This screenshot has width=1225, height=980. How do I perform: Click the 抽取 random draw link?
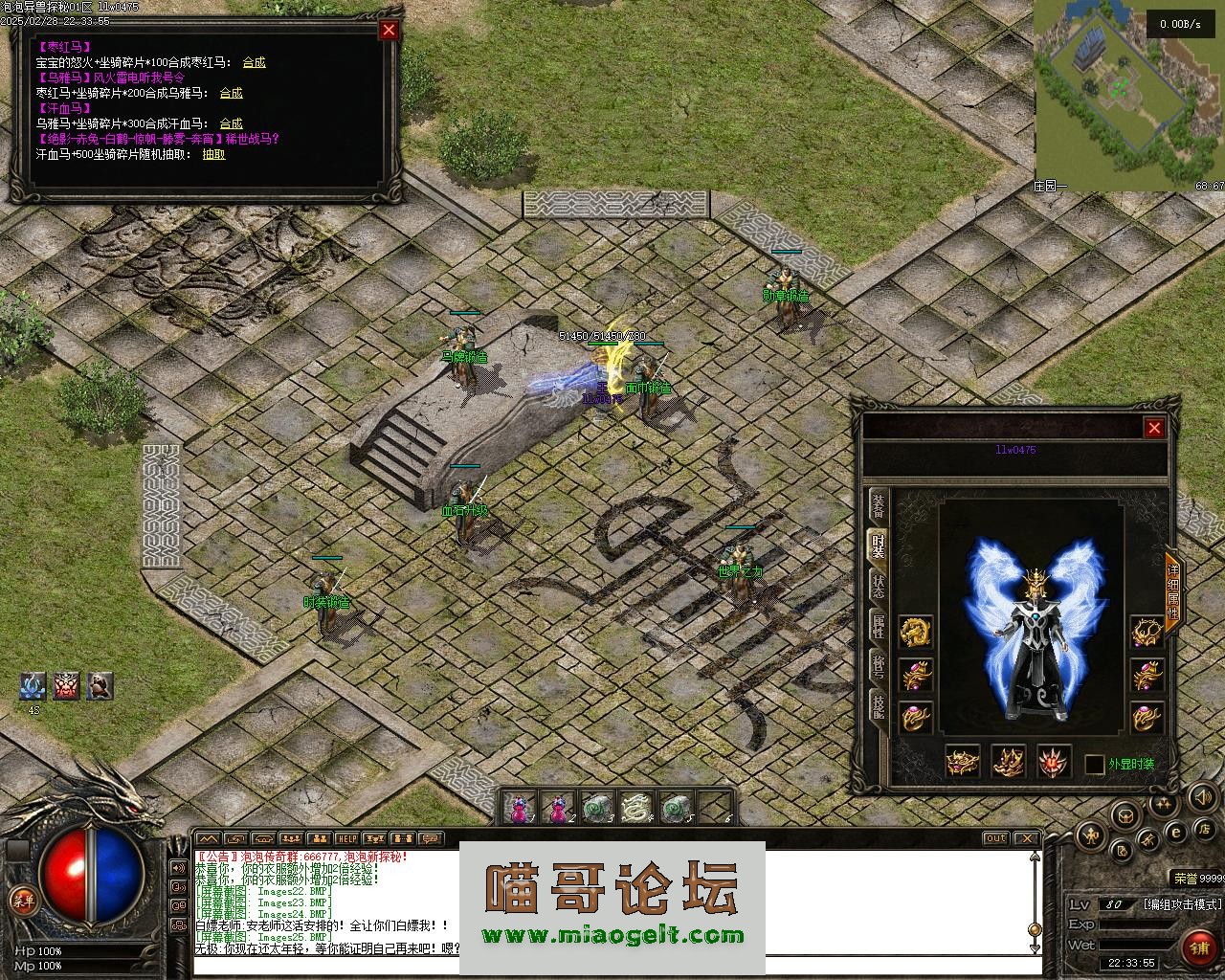tap(213, 154)
